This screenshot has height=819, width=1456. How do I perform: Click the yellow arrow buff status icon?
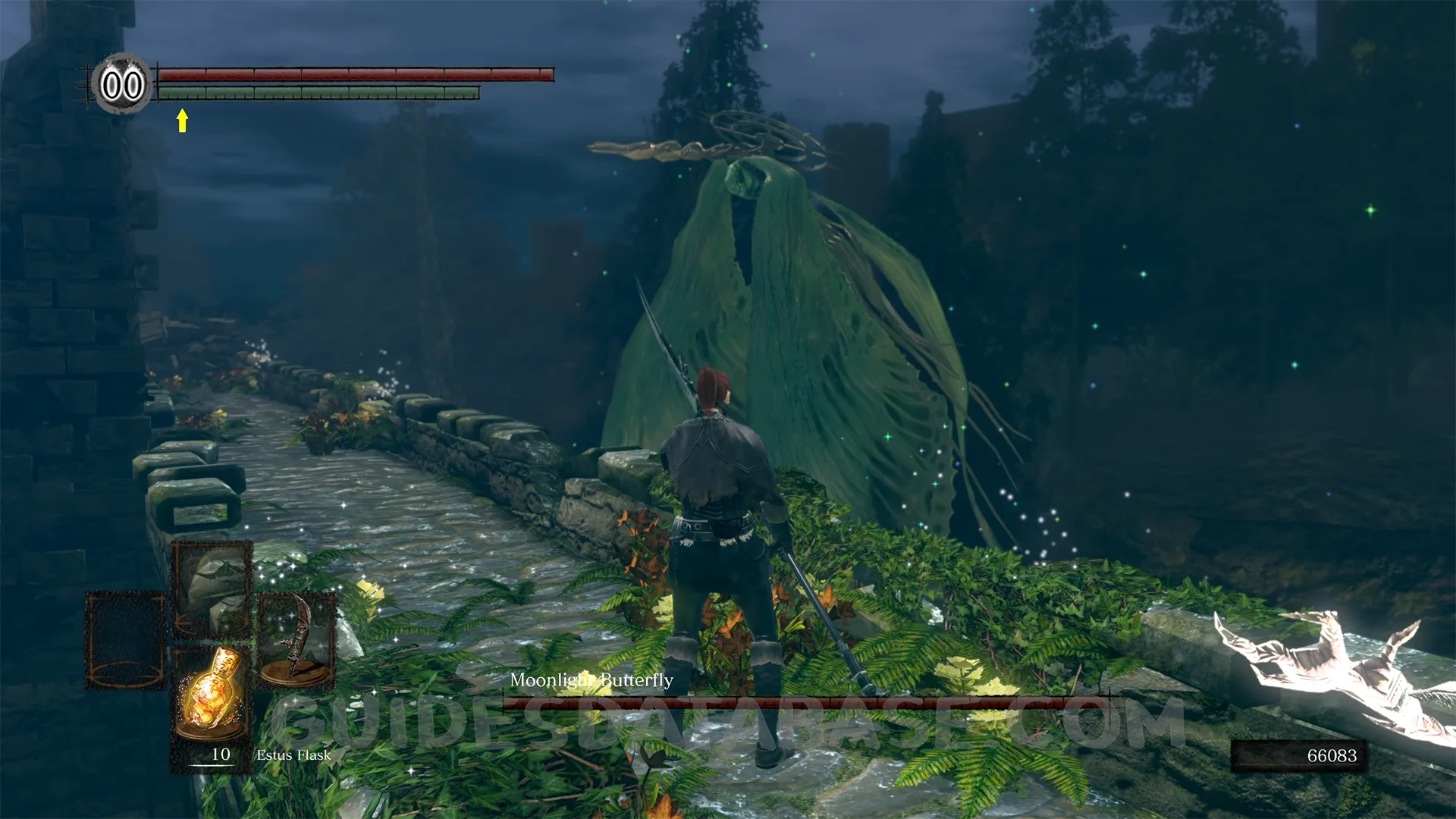[182, 121]
